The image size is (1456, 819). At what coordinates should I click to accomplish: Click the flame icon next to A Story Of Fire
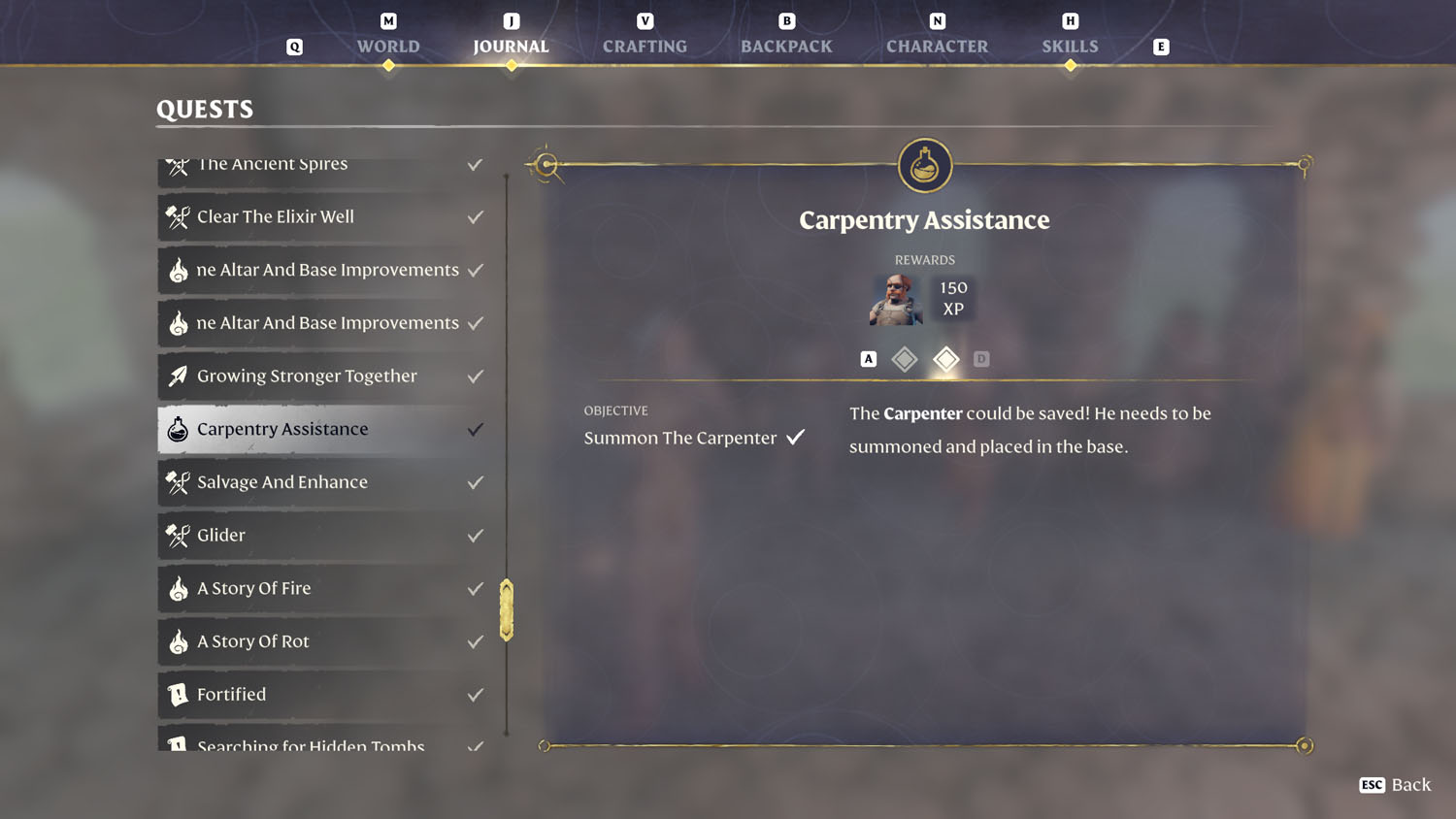(x=179, y=589)
